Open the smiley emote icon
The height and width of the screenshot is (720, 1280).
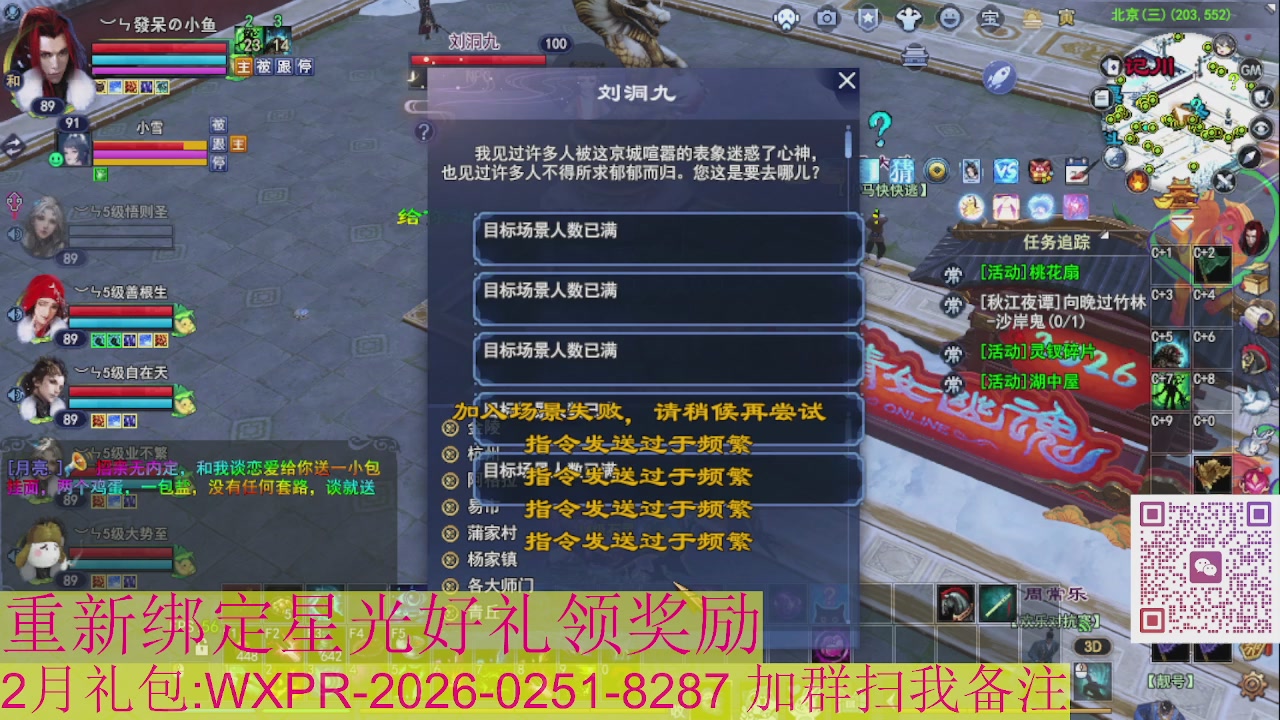pos(950,17)
